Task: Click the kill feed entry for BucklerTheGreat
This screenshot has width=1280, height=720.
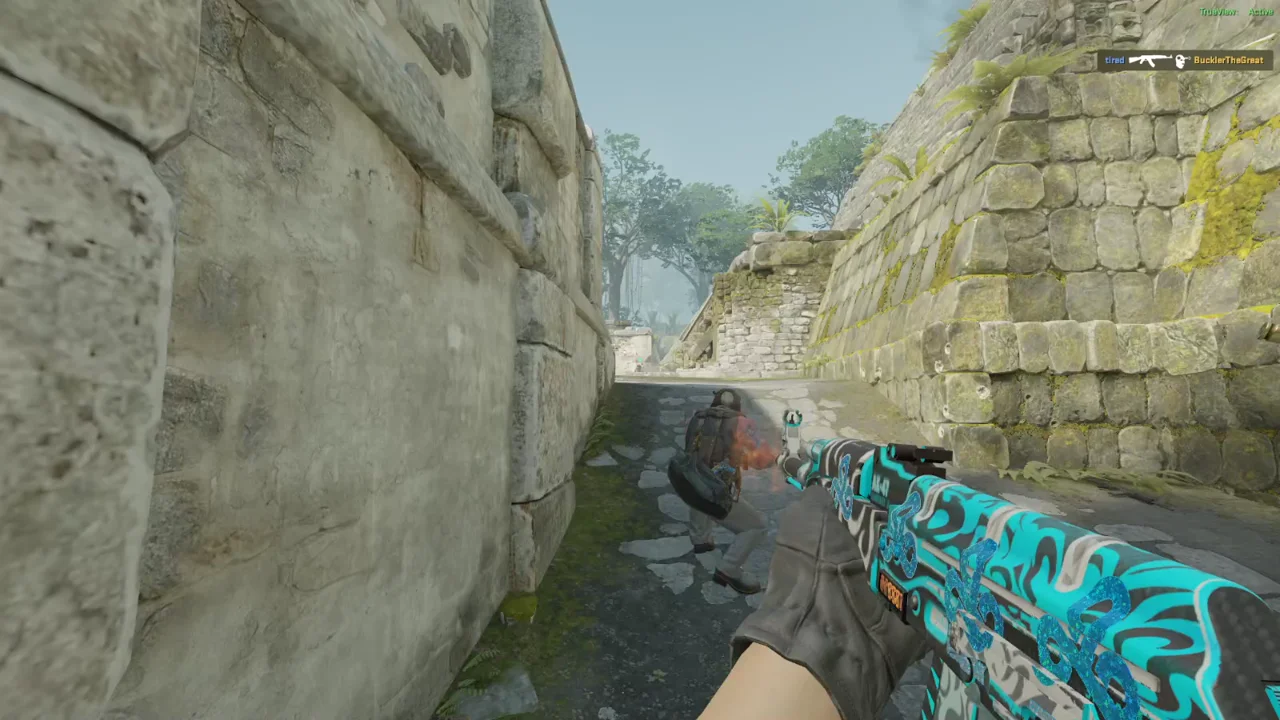Action: pyautogui.click(x=1184, y=61)
